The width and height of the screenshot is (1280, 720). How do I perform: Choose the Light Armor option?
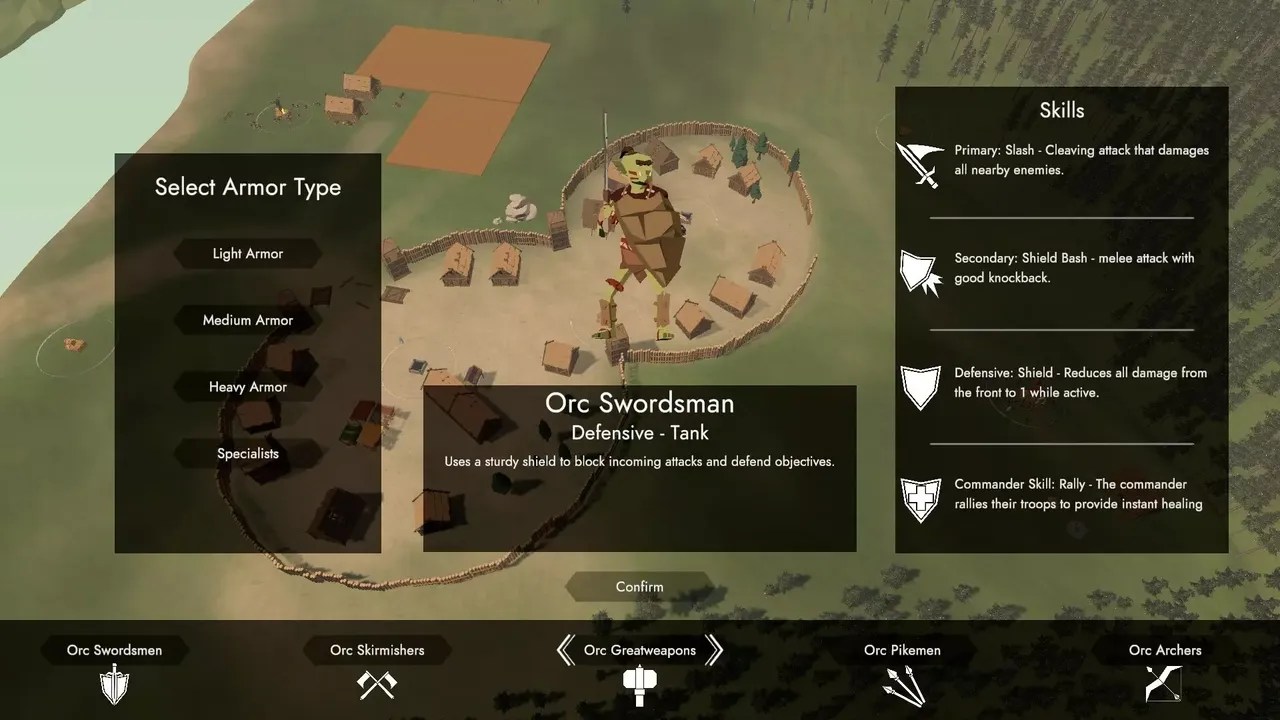[x=248, y=254]
